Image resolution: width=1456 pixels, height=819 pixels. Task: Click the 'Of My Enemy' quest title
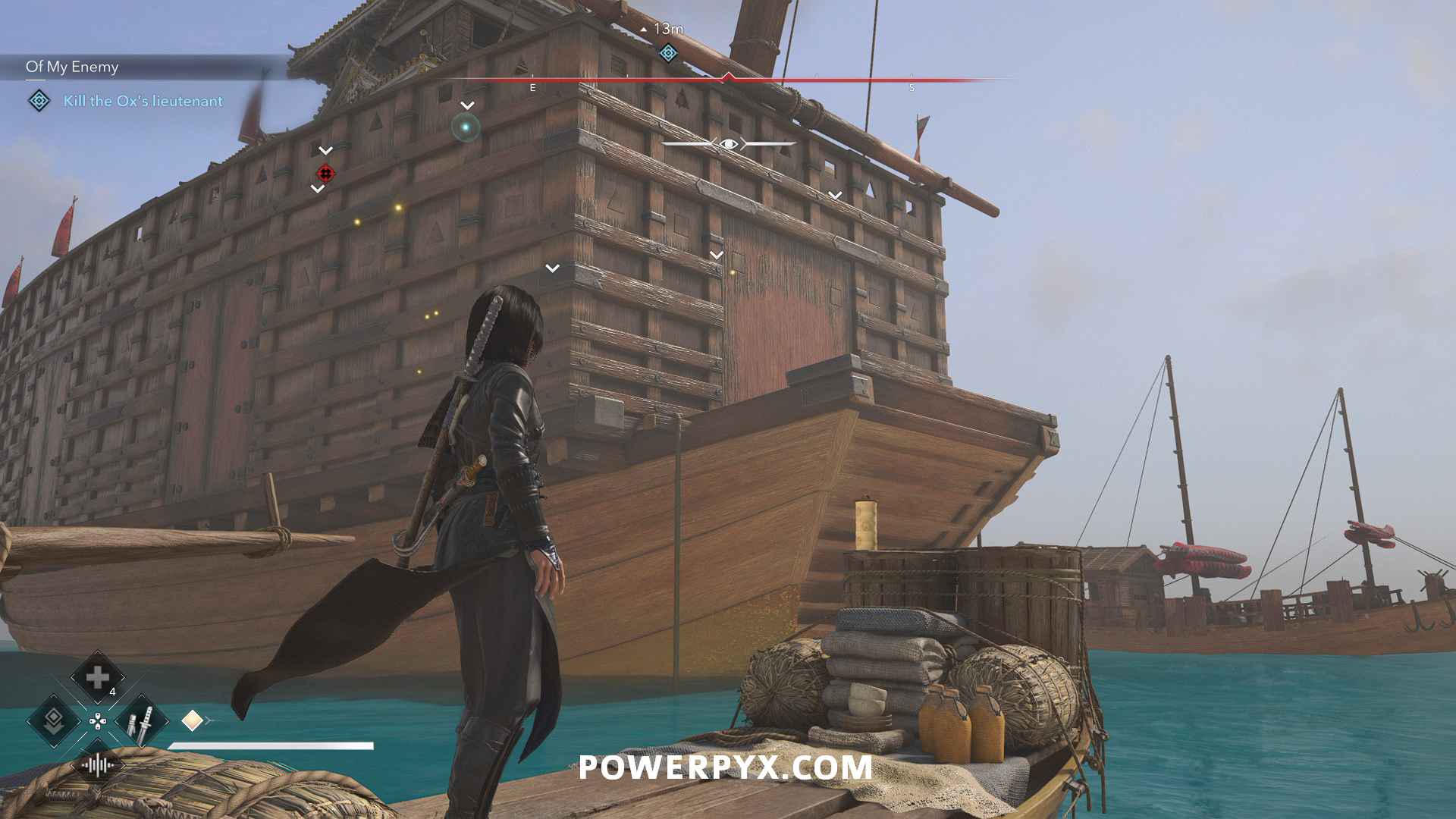click(72, 67)
